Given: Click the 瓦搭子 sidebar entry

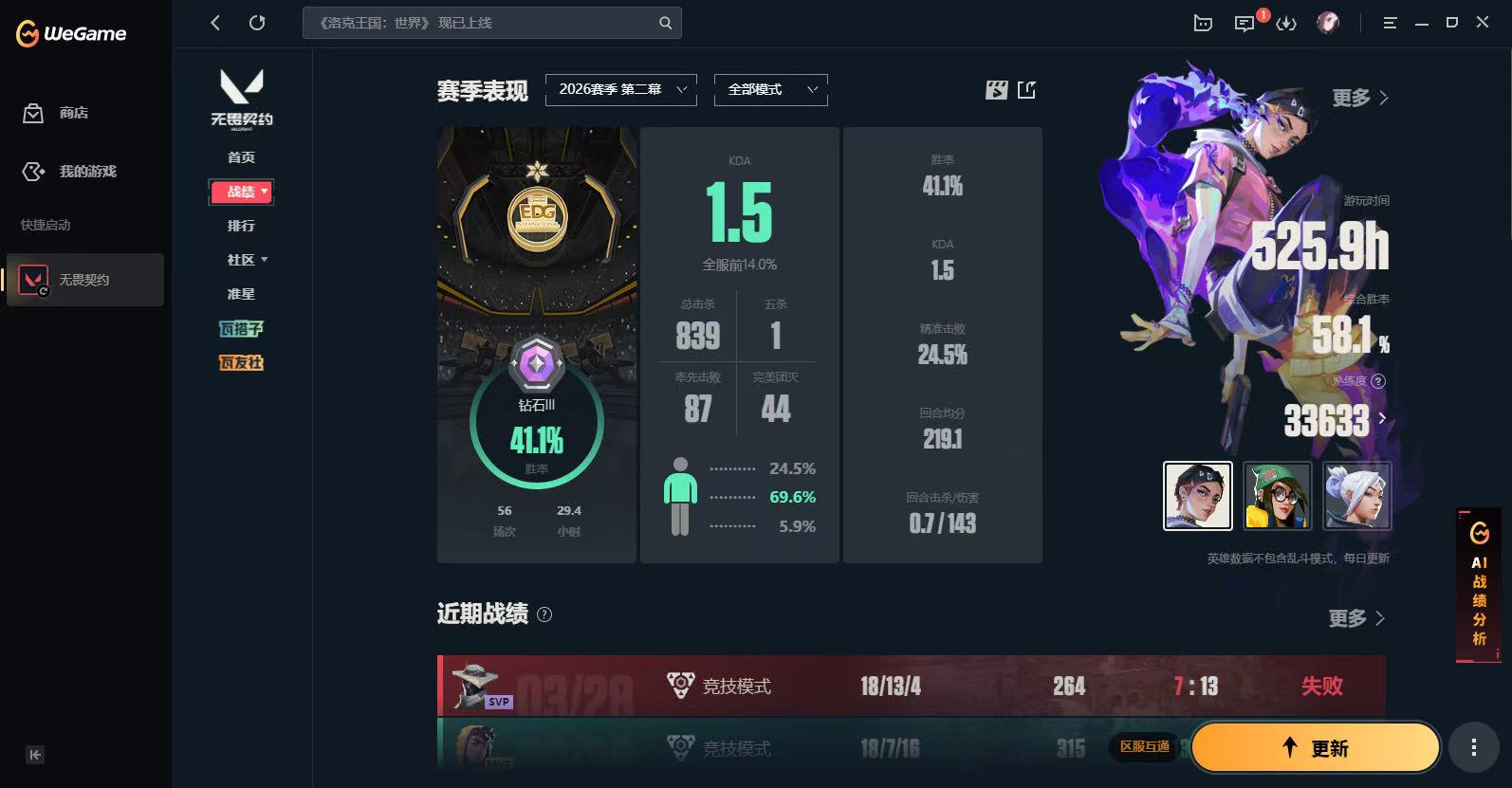Looking at the screenshot, I should [241, 328].
